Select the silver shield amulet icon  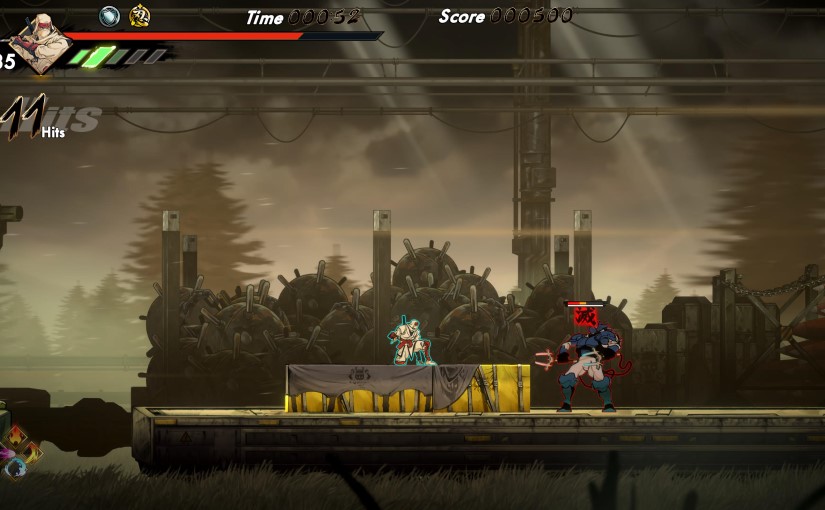110,16
